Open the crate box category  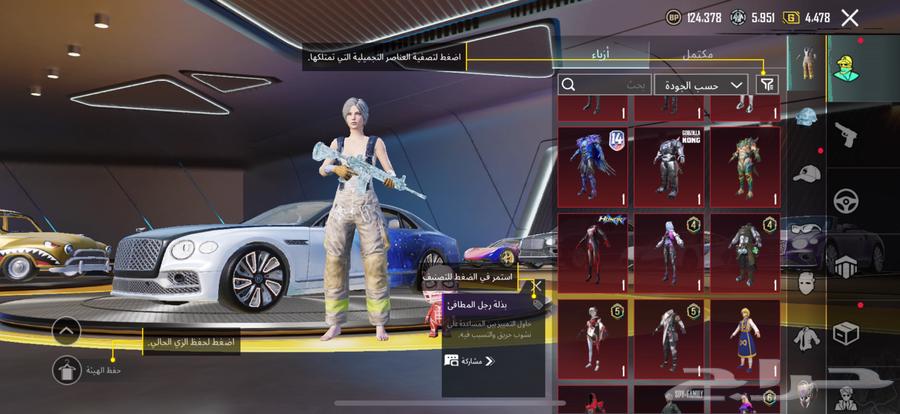point(845,332)
